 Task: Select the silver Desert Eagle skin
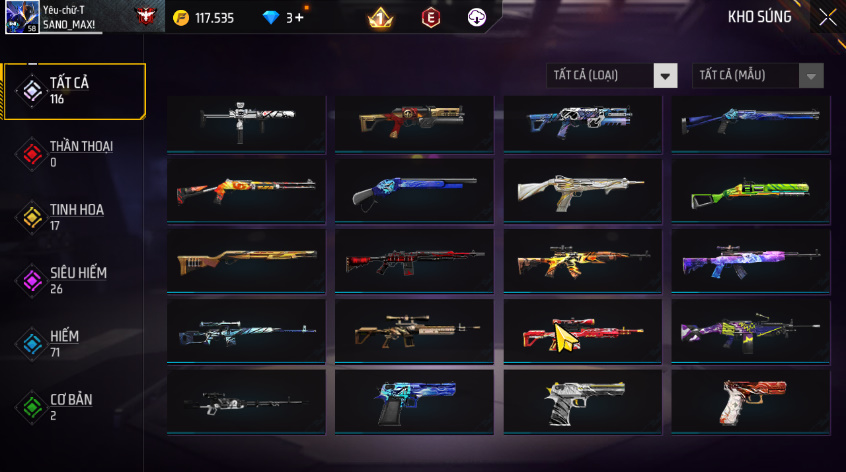[582, 401]
